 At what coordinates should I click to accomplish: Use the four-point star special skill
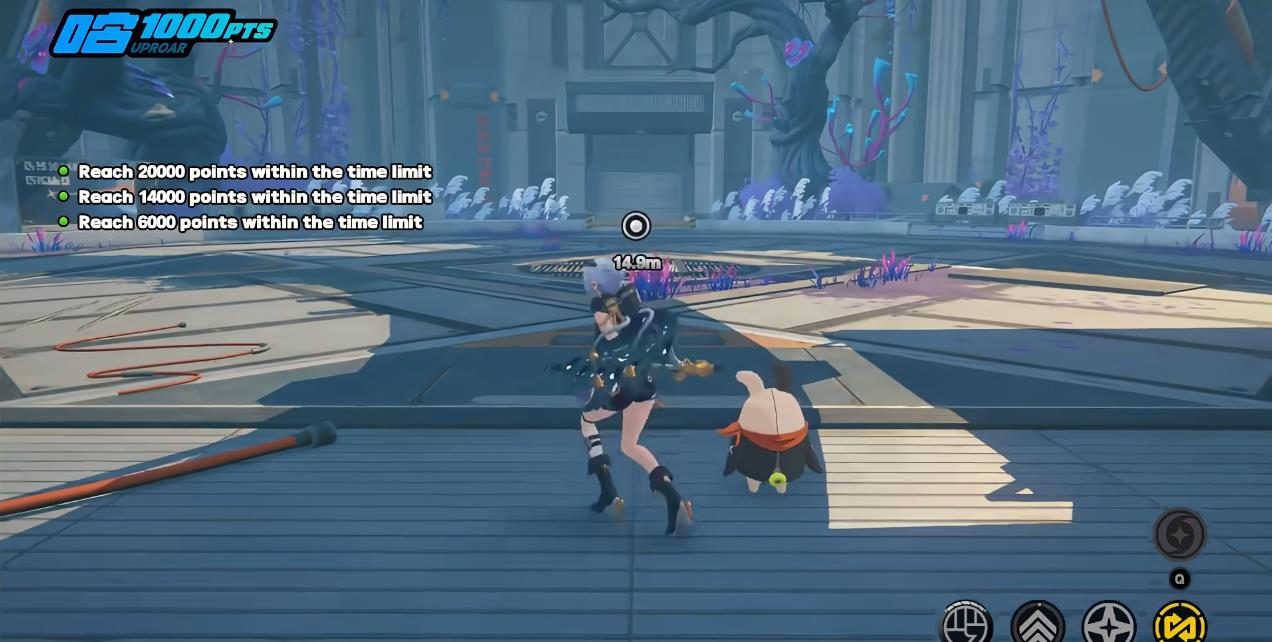[x=1109, y=624]
